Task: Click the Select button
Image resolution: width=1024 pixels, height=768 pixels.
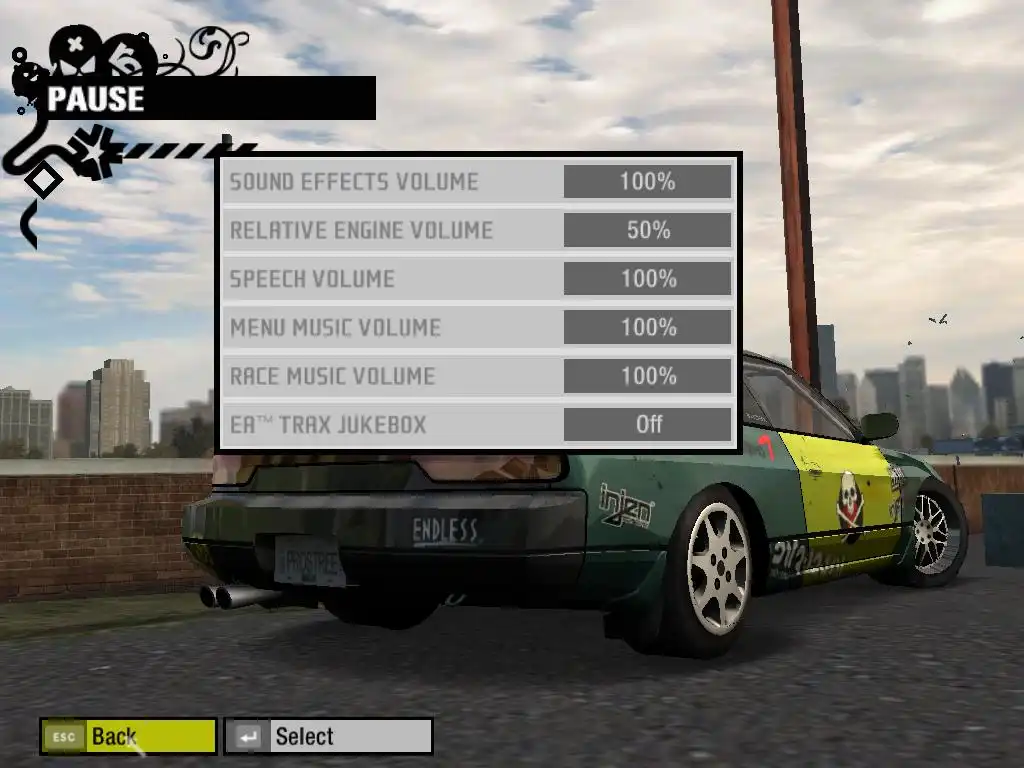Action: click(328, 737)
